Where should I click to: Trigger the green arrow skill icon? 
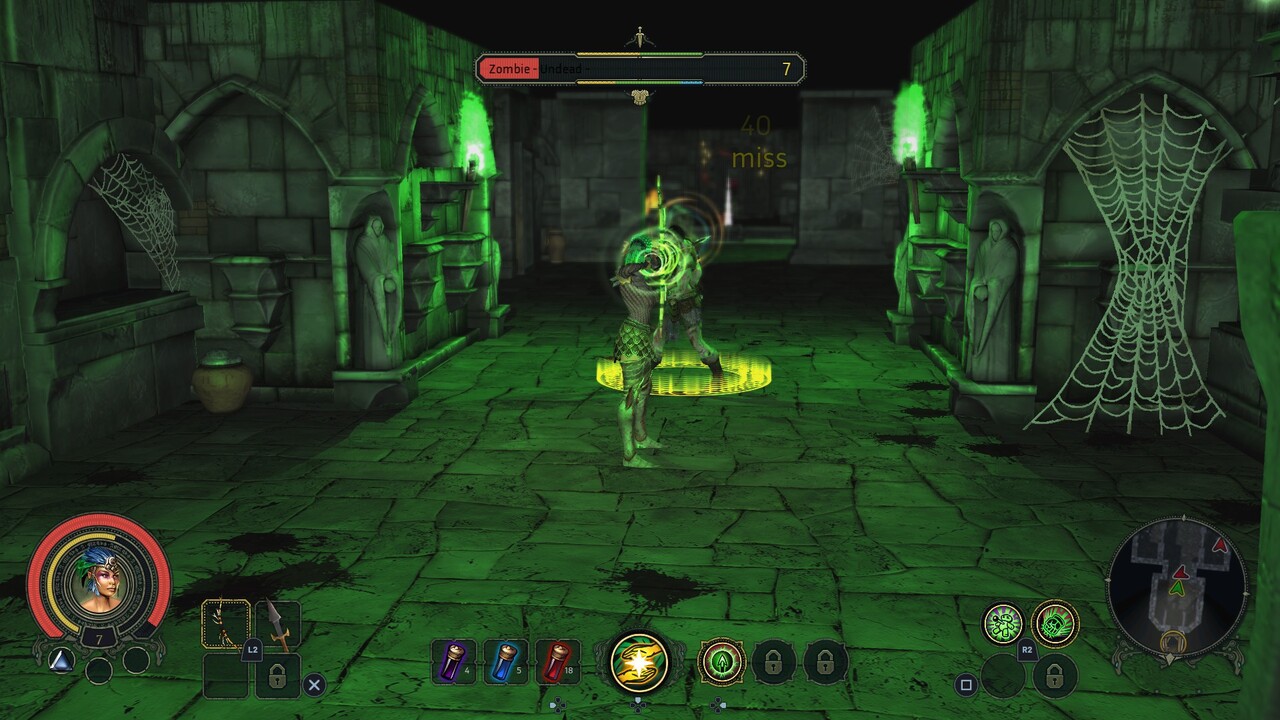tap(721, 661)
